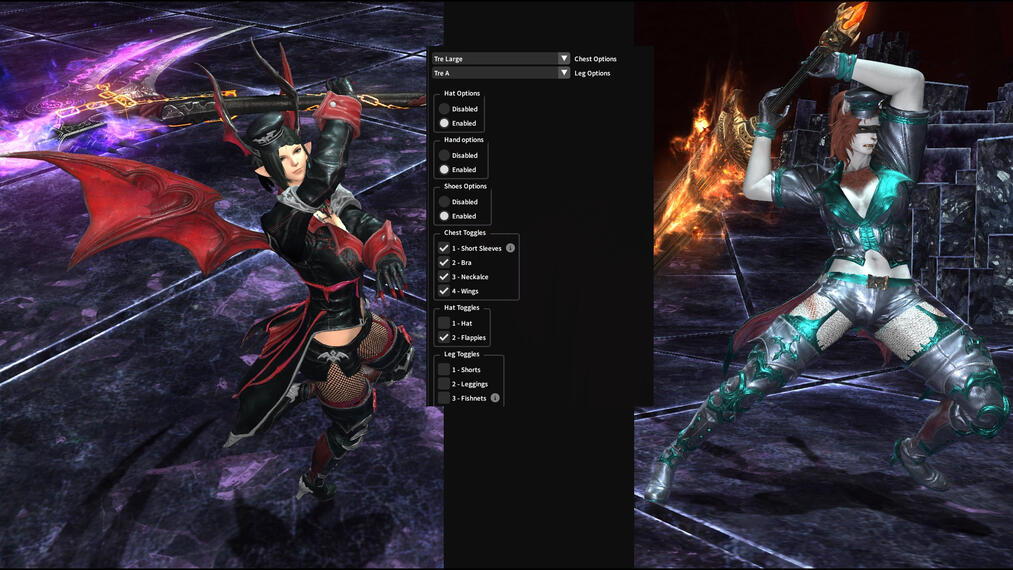This screenshot has width=1013, height=570.
Task: Enable the Hat checkbox under Hat Toggles
Action: pyautogui.click(x=444, y=323)
